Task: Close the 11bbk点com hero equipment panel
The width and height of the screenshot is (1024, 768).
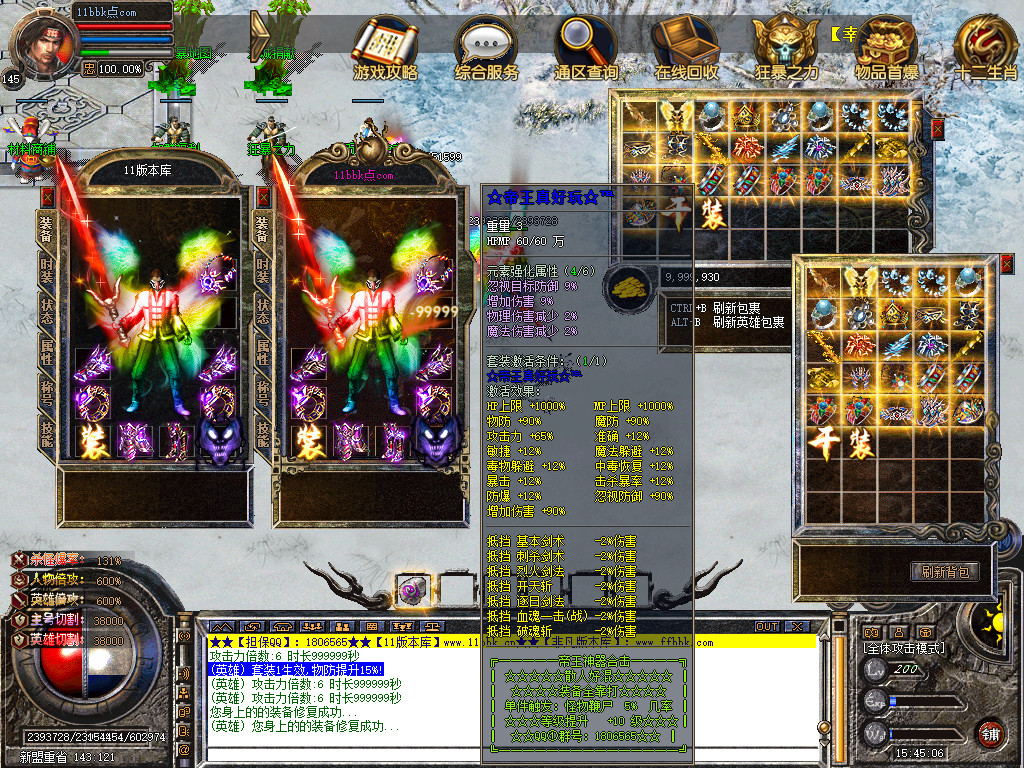Action: pyautogui.click(x=263, y=198)
